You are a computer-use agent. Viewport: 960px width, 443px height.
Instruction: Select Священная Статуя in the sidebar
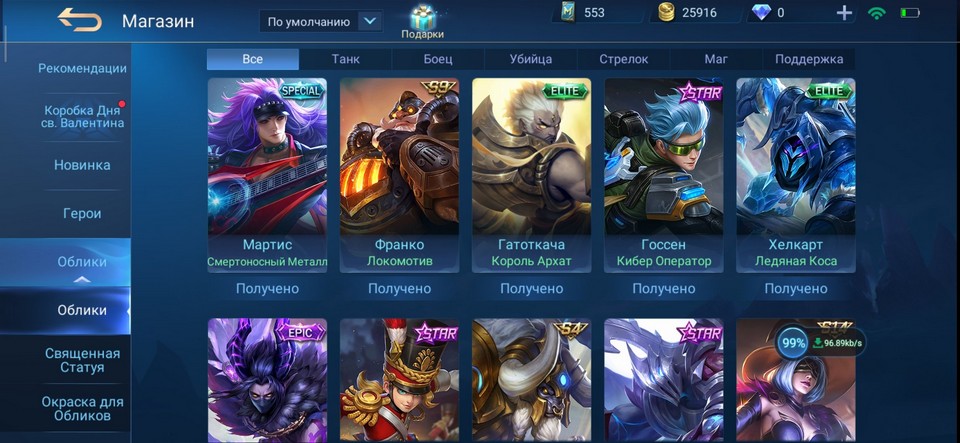tap(82, 360)
